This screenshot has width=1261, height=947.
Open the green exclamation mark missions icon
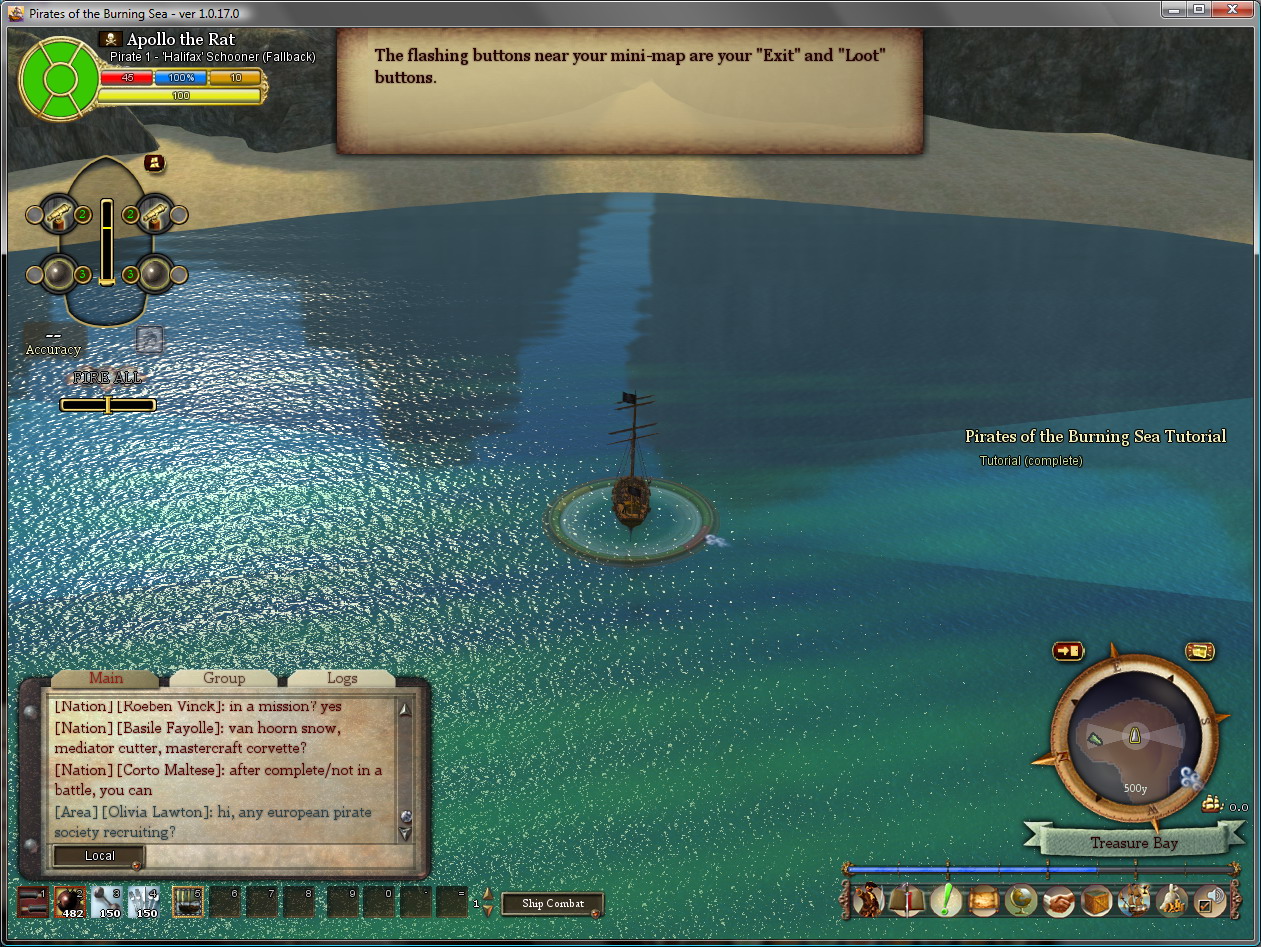(944, 900)
